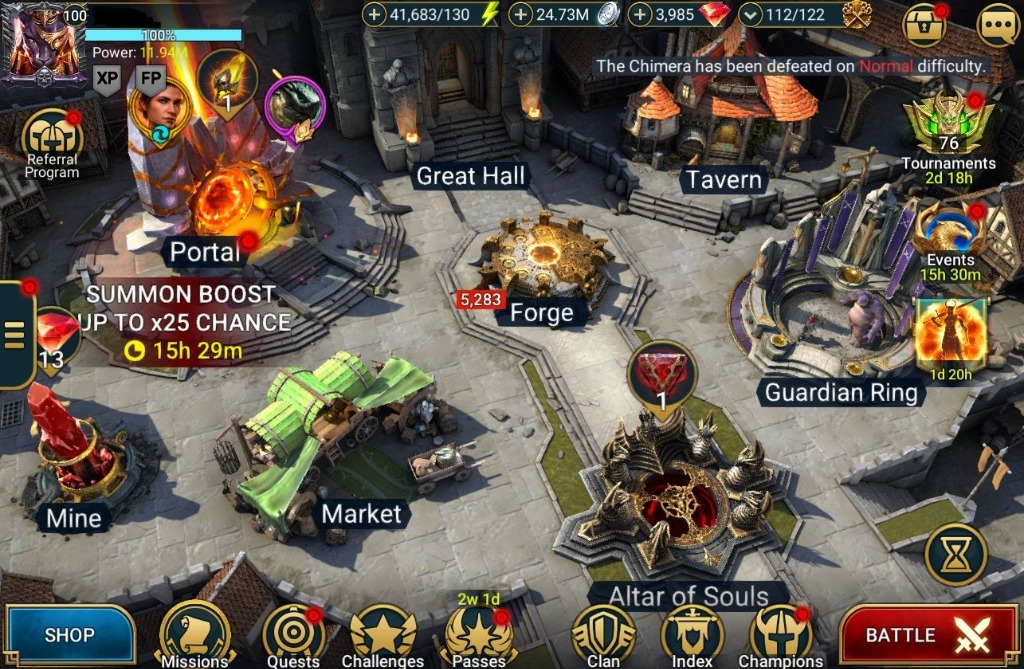
Task: Add more energy with plus button
Action: pyautogui.click(x=374, y=15)
